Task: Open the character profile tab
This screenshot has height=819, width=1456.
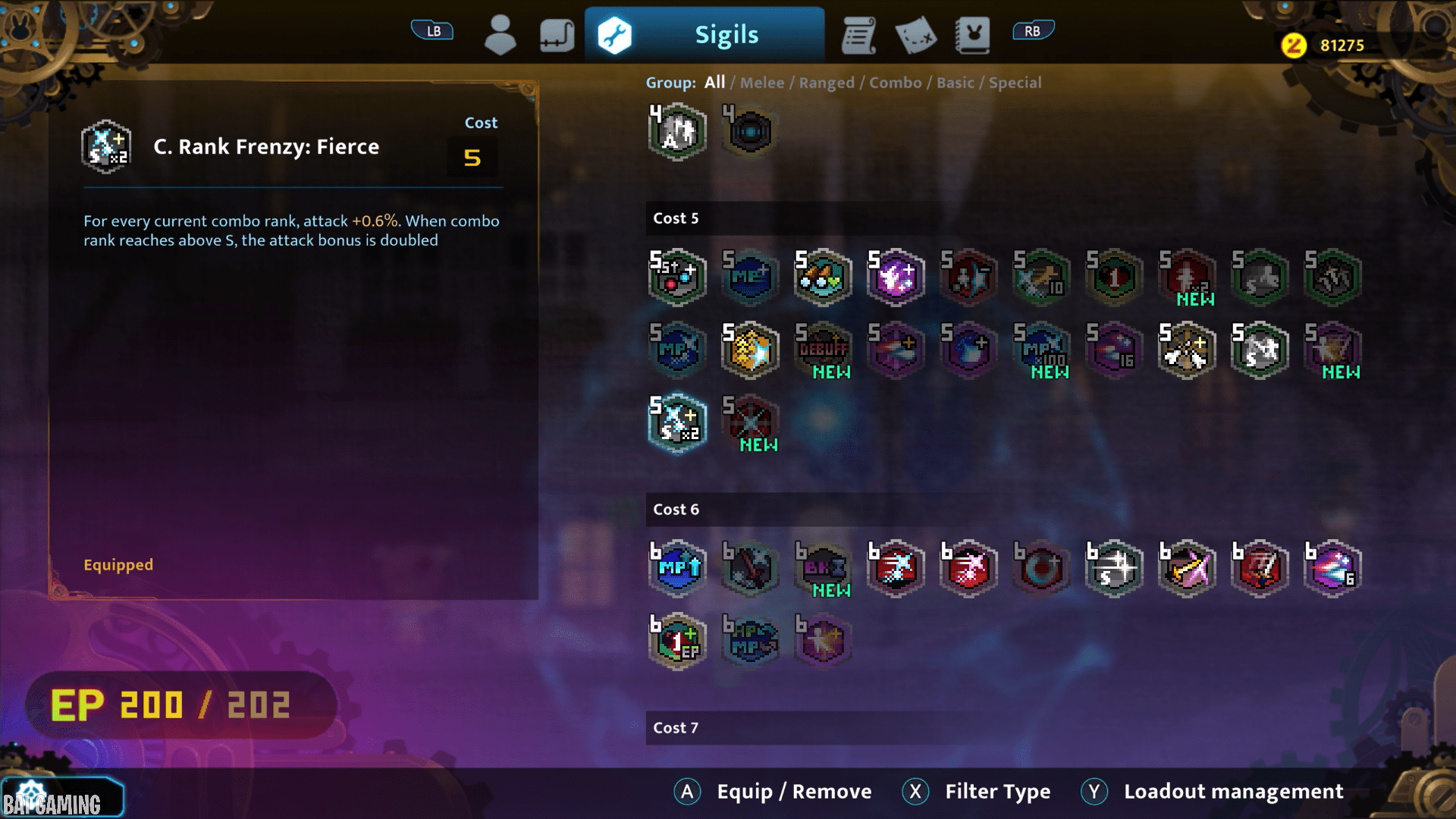Action: tap(500, 35)
